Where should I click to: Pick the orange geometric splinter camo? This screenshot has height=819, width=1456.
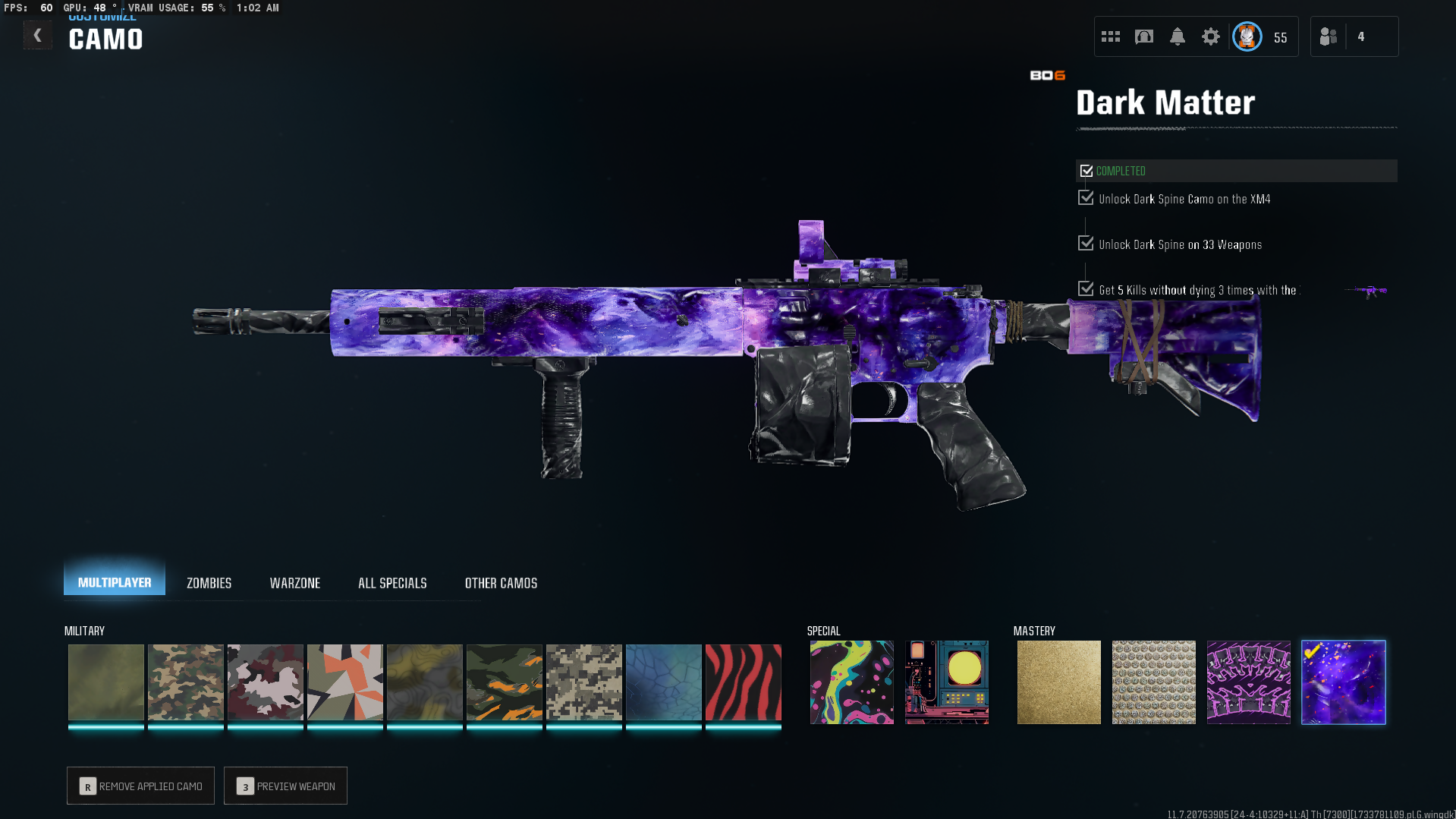(344, 682)
